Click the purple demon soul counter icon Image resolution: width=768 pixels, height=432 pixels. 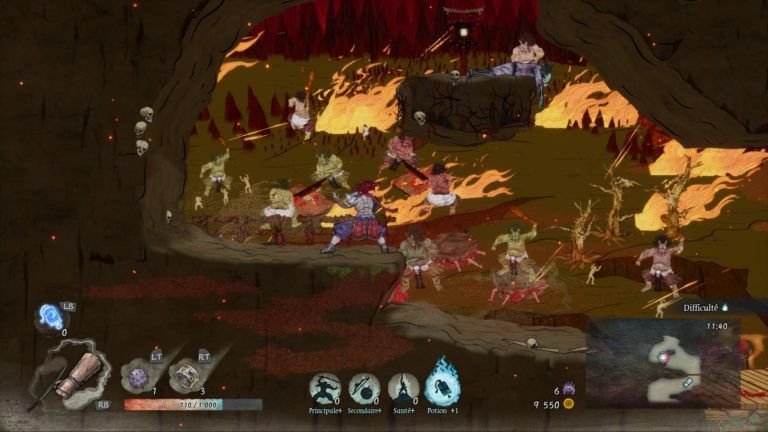point(569,388)
